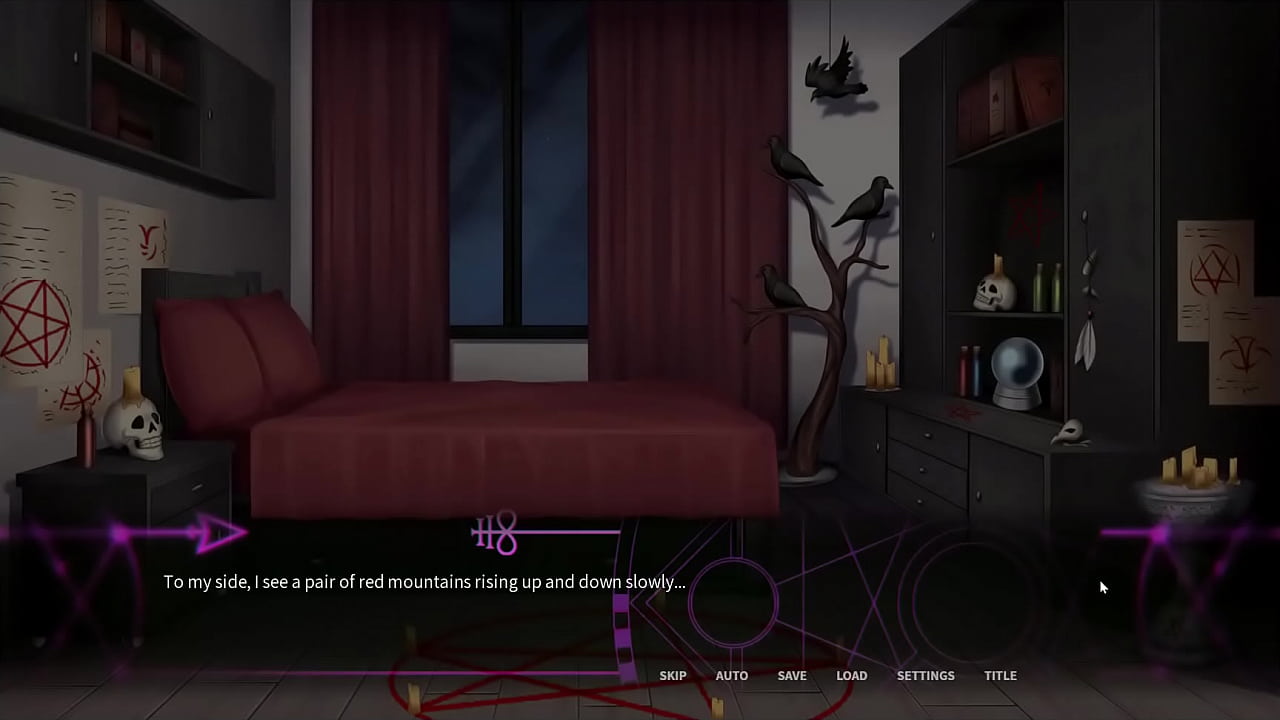1280x720 pixels.
Task: Click the candle cluster in the bottom right
Action: pyautogui.click(x=1193, y=470)
